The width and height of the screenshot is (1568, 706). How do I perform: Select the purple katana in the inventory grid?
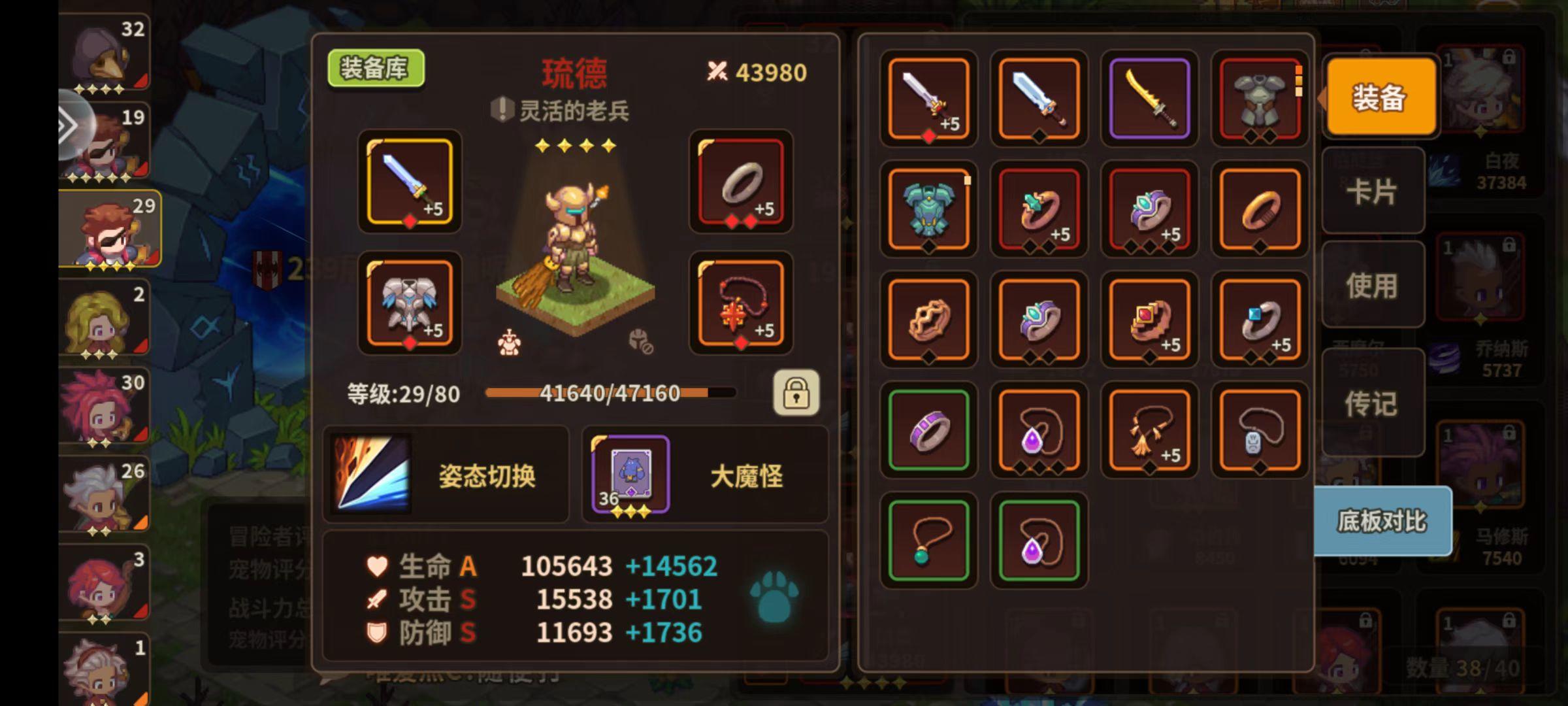[1149, 98]
